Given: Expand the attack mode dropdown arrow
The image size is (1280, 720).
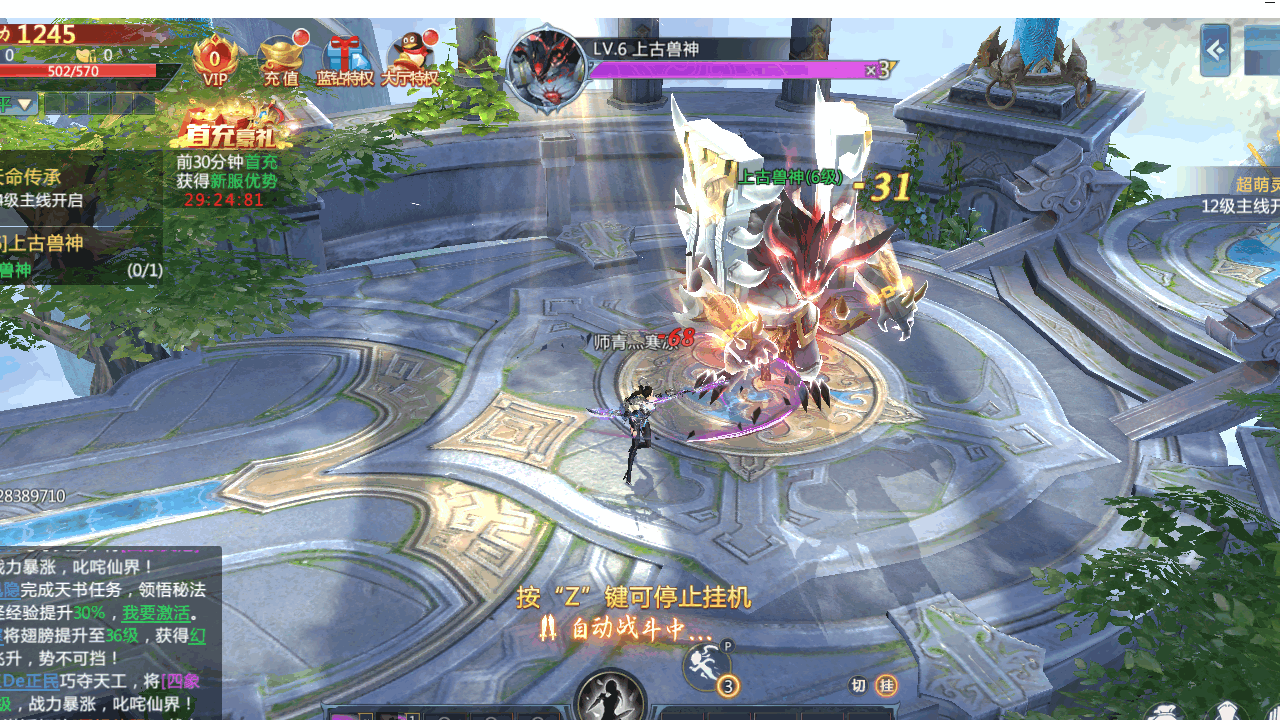Looking at the screenshot, I should (x=25, y=105).
